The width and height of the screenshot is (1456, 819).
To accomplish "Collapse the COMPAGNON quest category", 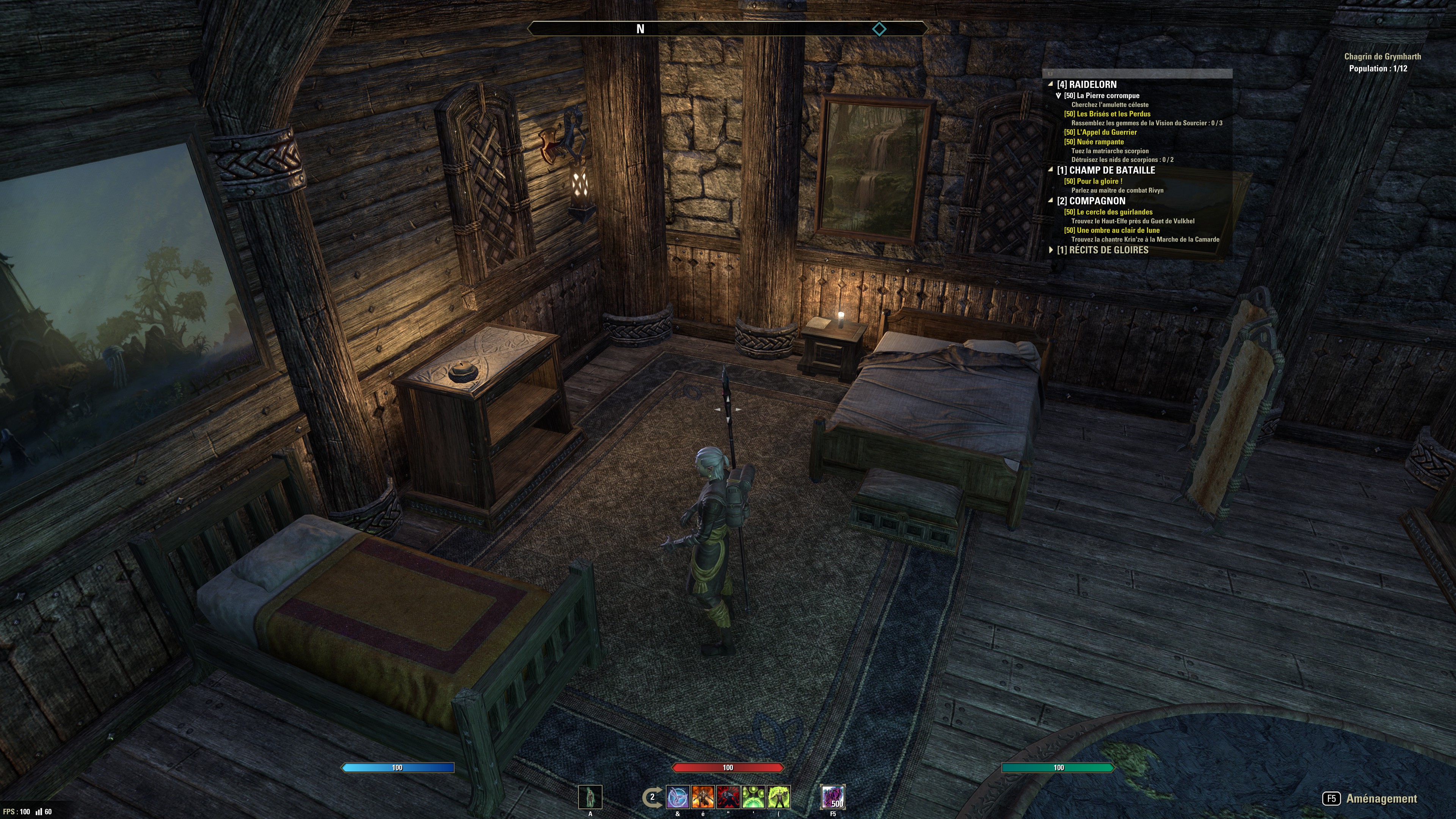I will click(x=1051, y=201).
